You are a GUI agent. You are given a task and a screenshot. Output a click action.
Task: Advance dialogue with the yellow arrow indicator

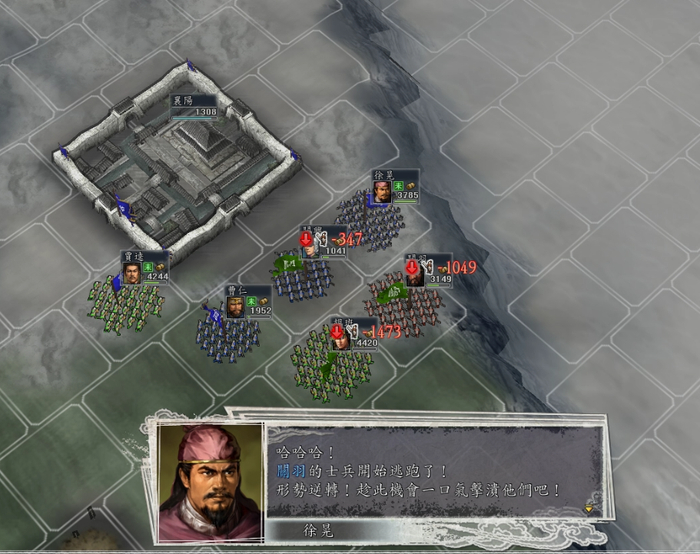click(588, 507)
